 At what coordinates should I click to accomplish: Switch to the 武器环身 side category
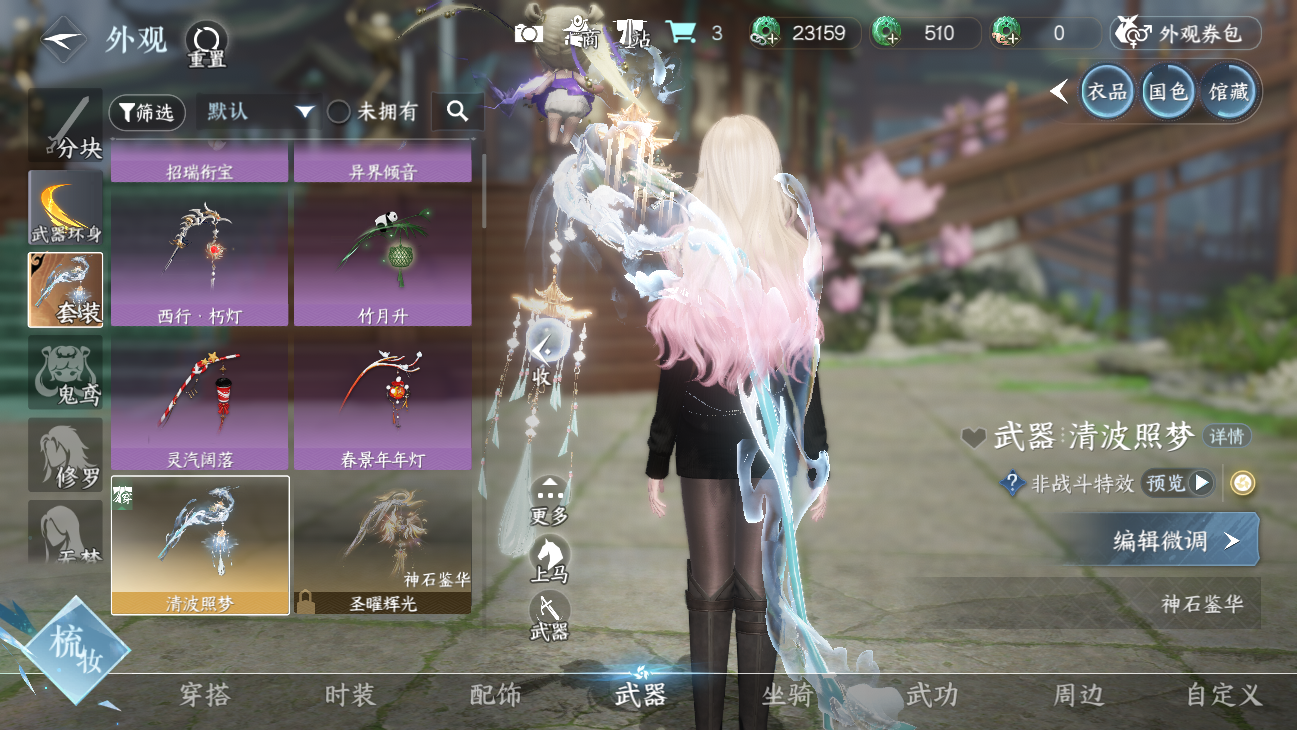click(x=65, y=208)
